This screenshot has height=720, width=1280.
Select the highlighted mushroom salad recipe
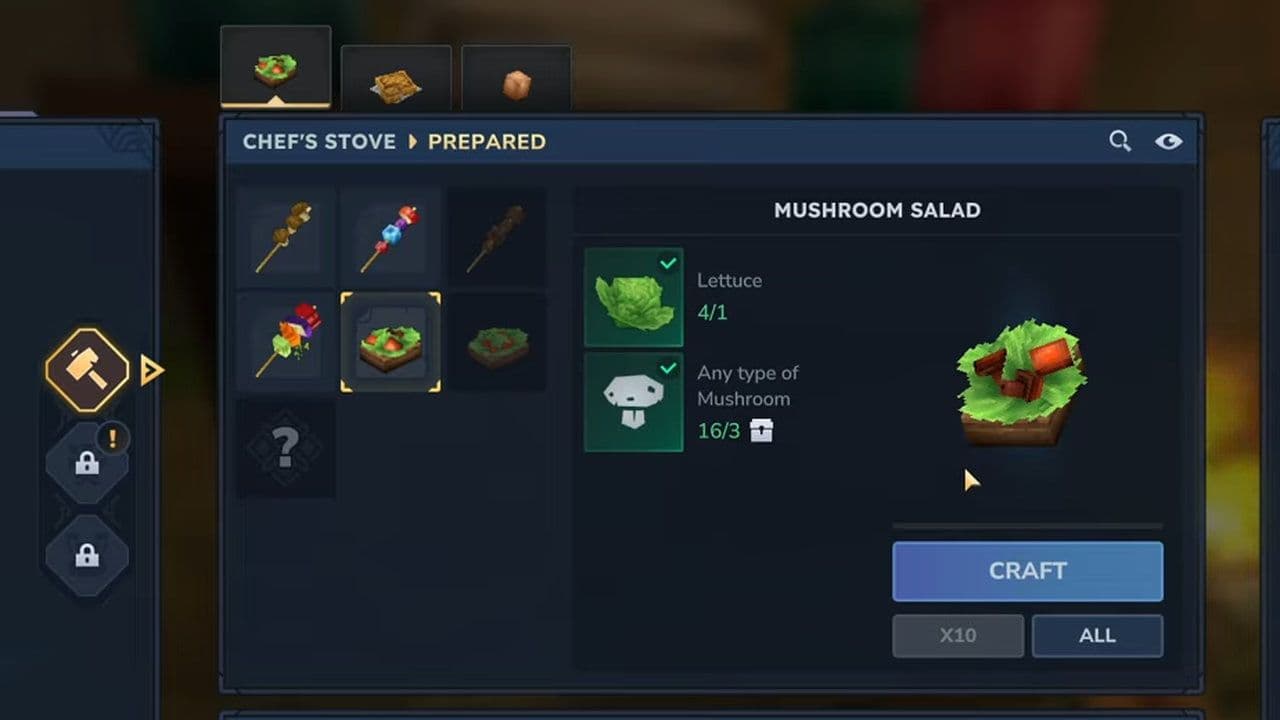(390, 342)
